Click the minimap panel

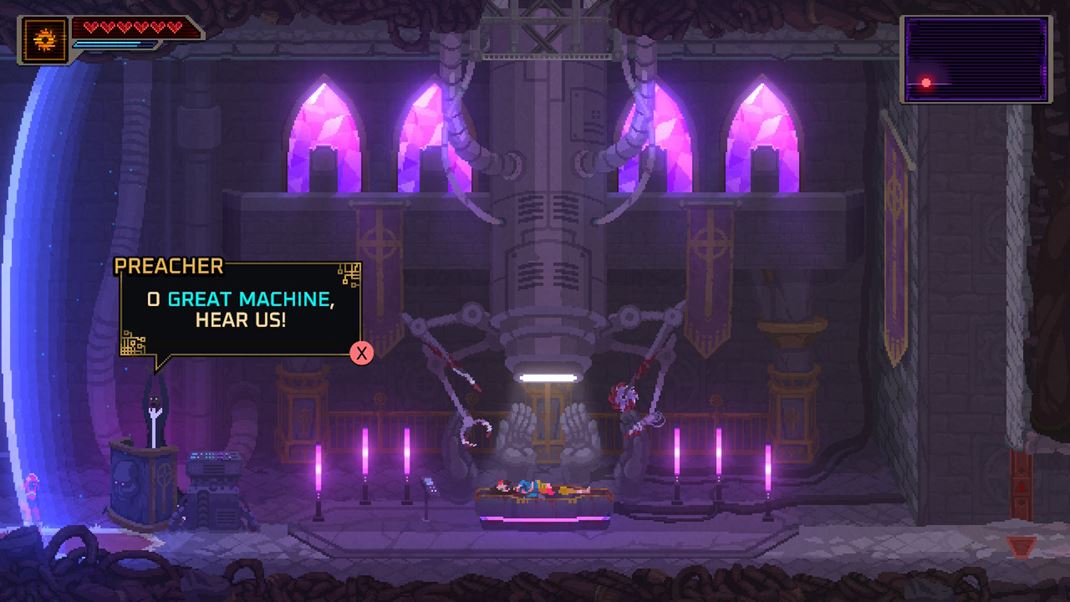[x=976, y=59]
